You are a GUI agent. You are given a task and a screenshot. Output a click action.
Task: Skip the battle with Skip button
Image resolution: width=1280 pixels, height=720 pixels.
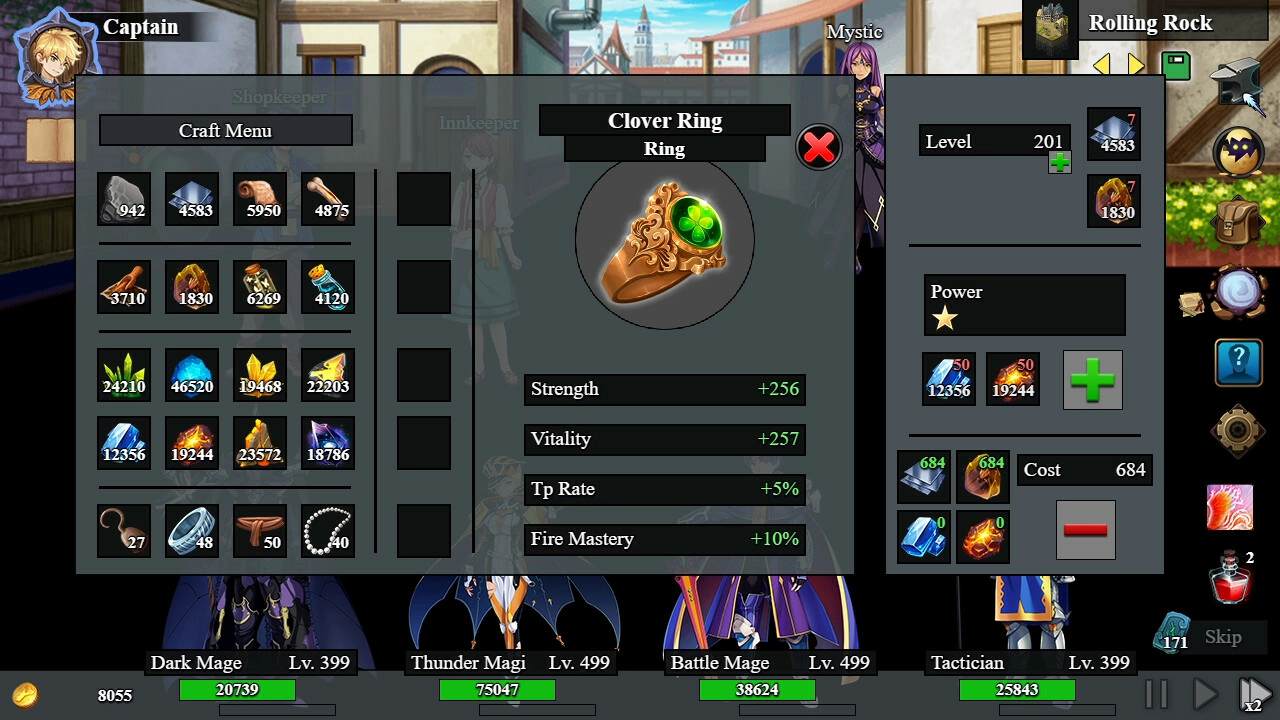pos(1222,637)
